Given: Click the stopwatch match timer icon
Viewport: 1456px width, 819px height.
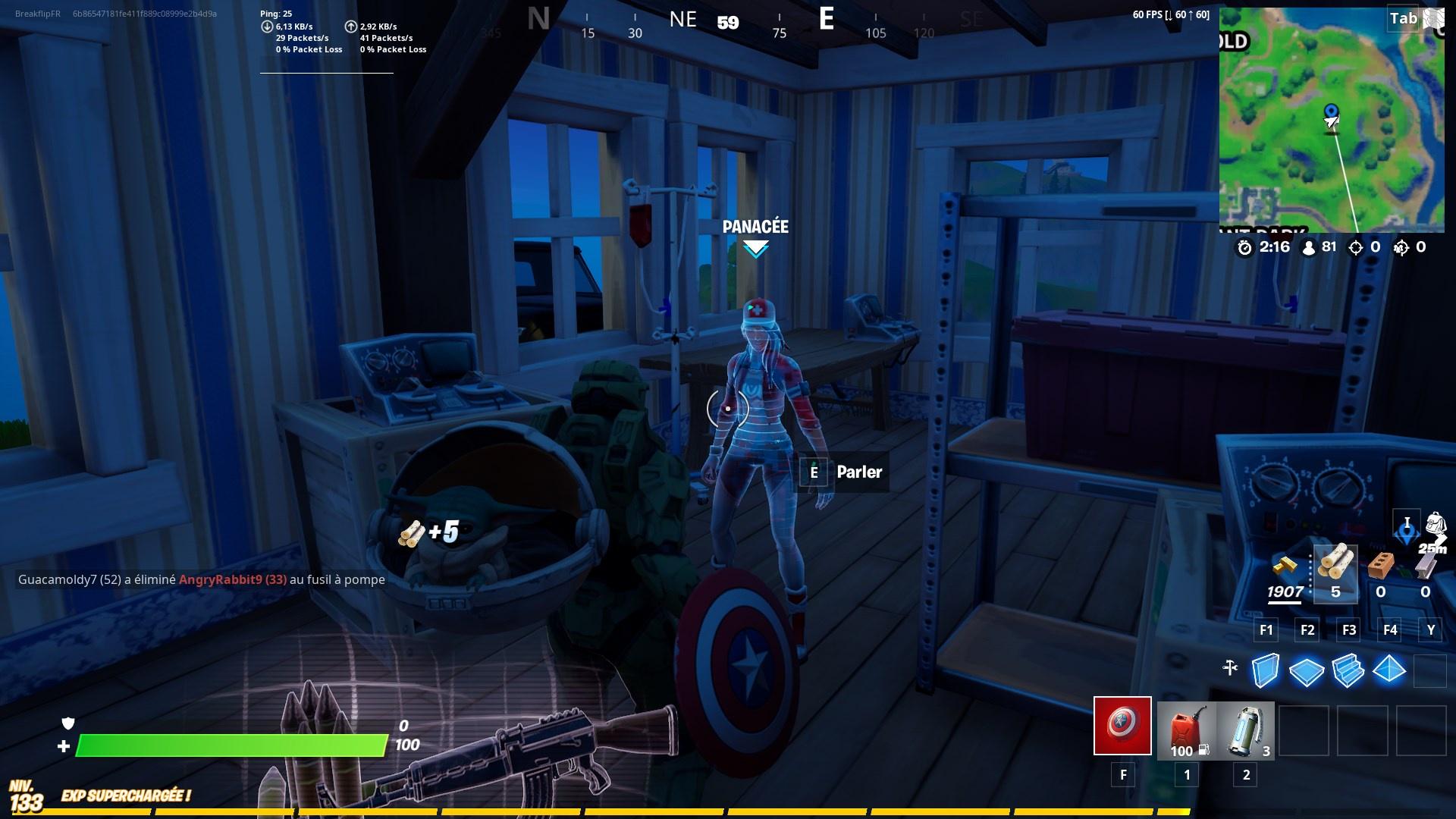Looking at the screenshot, I should point(1247,246).
